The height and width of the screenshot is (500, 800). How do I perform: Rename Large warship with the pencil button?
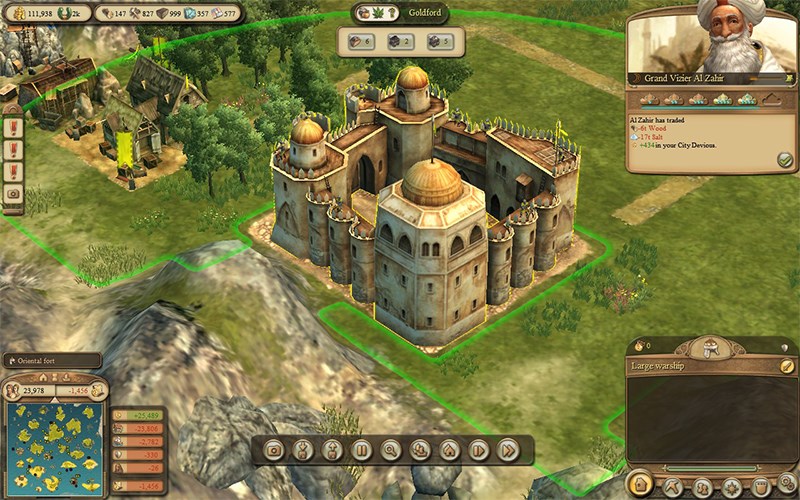(x=785, y=366)
